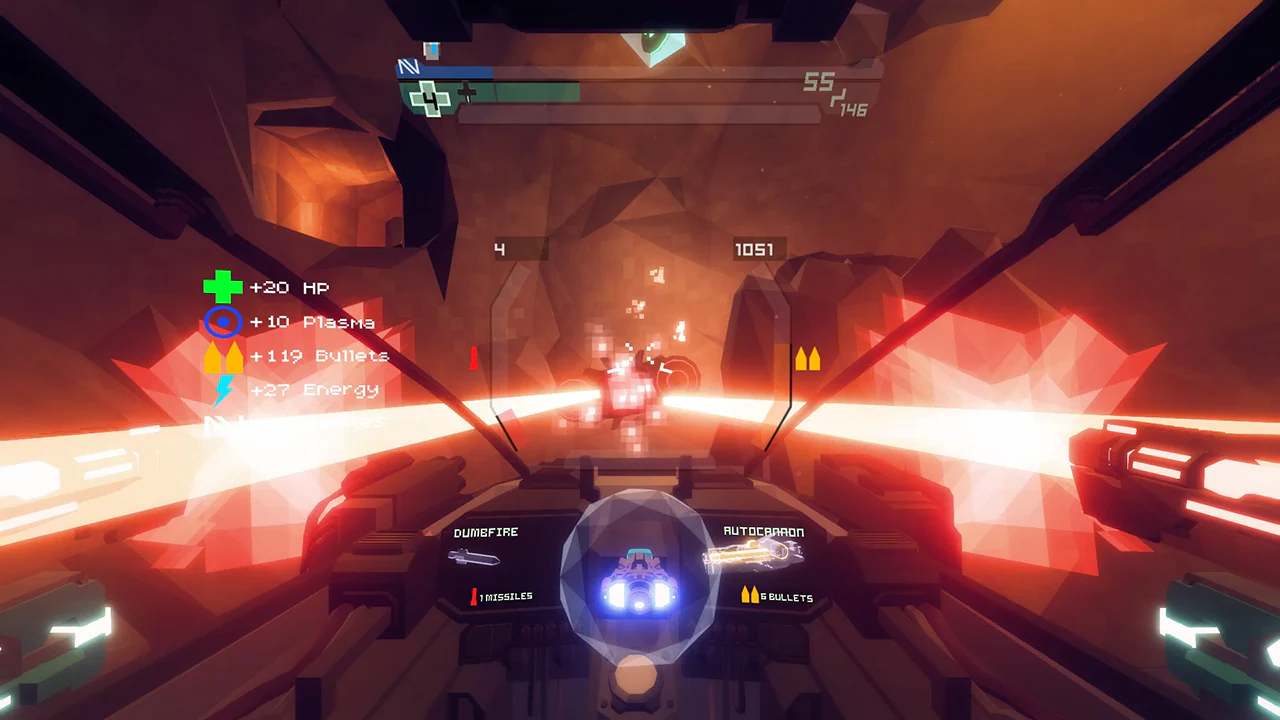Viewport: 1280px width, 720px height.
Task: Click the bullet icons beside 6 BULLETS
Action: 748,594
